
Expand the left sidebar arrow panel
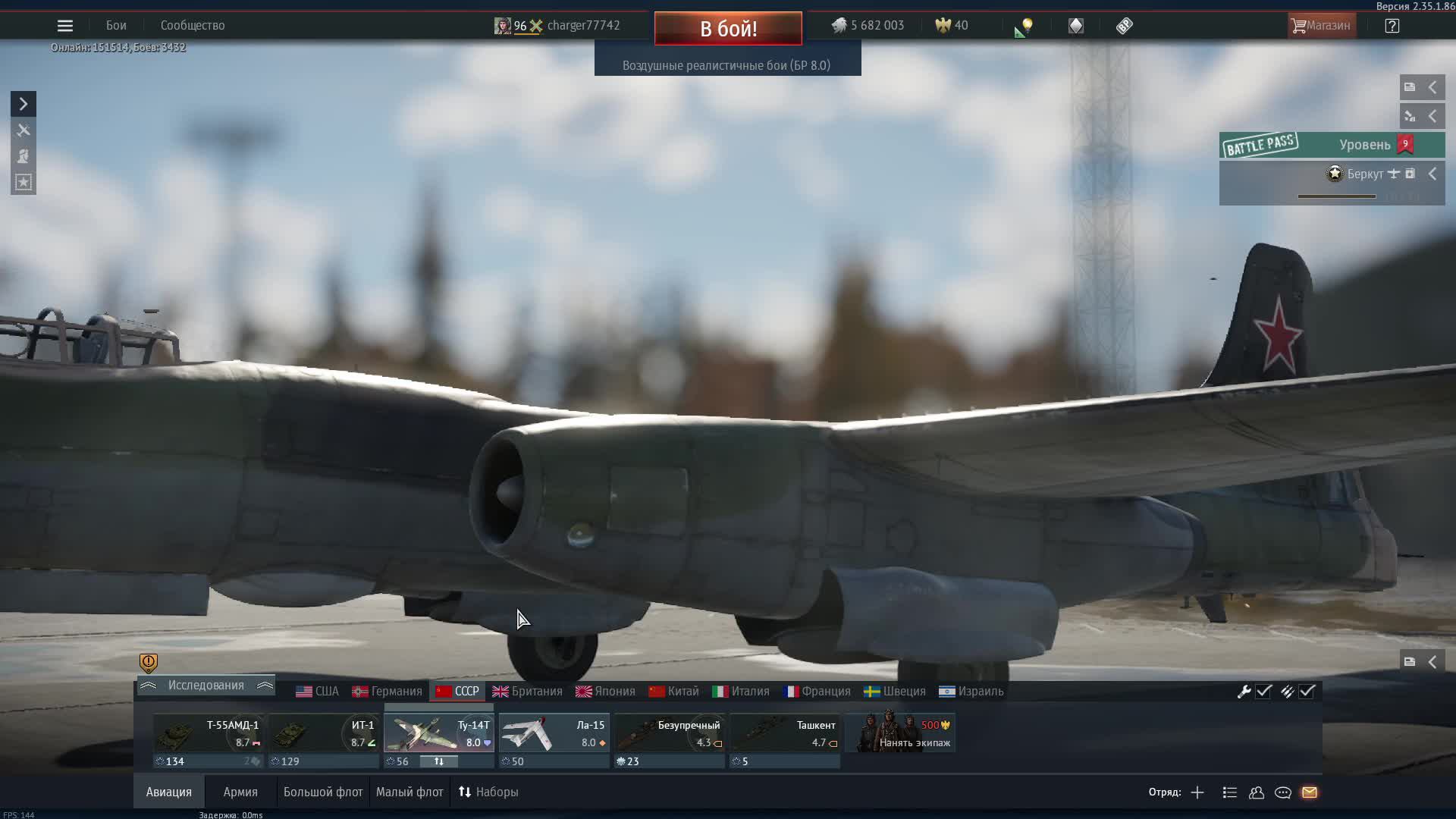[22, 103]
